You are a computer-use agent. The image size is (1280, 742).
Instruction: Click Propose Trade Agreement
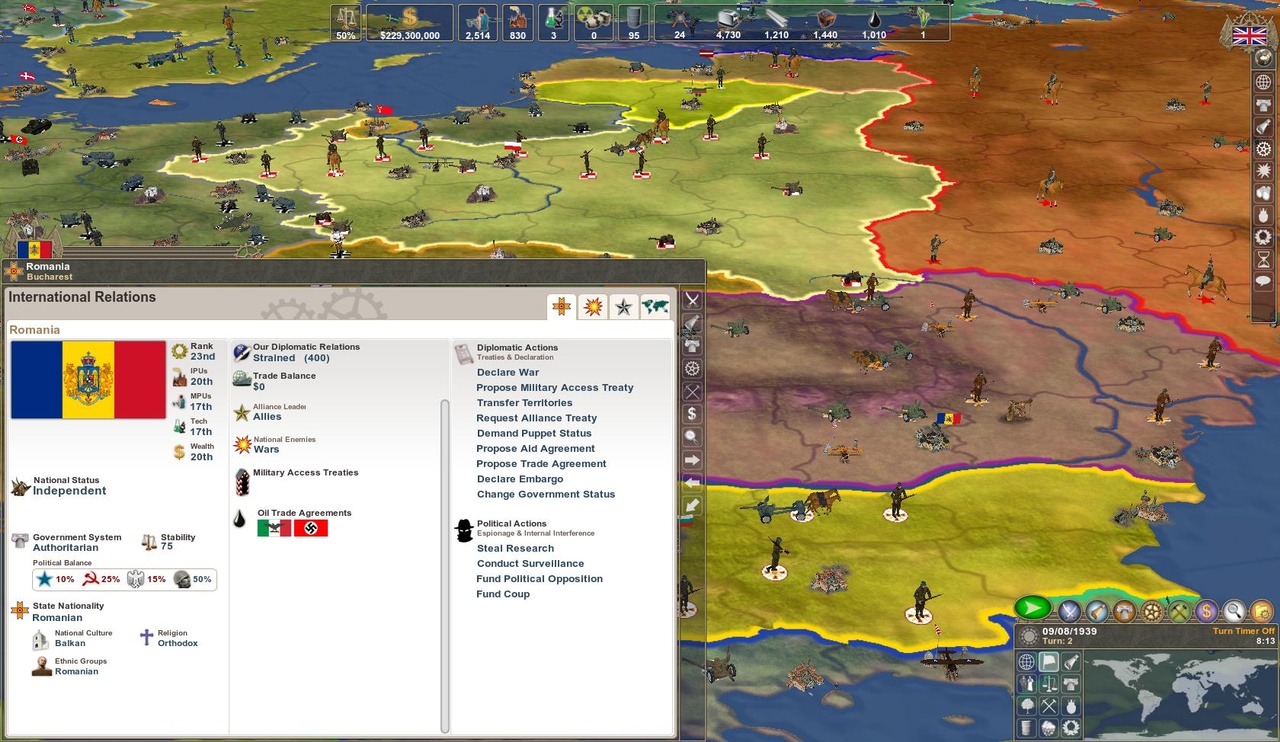(541, 463)
